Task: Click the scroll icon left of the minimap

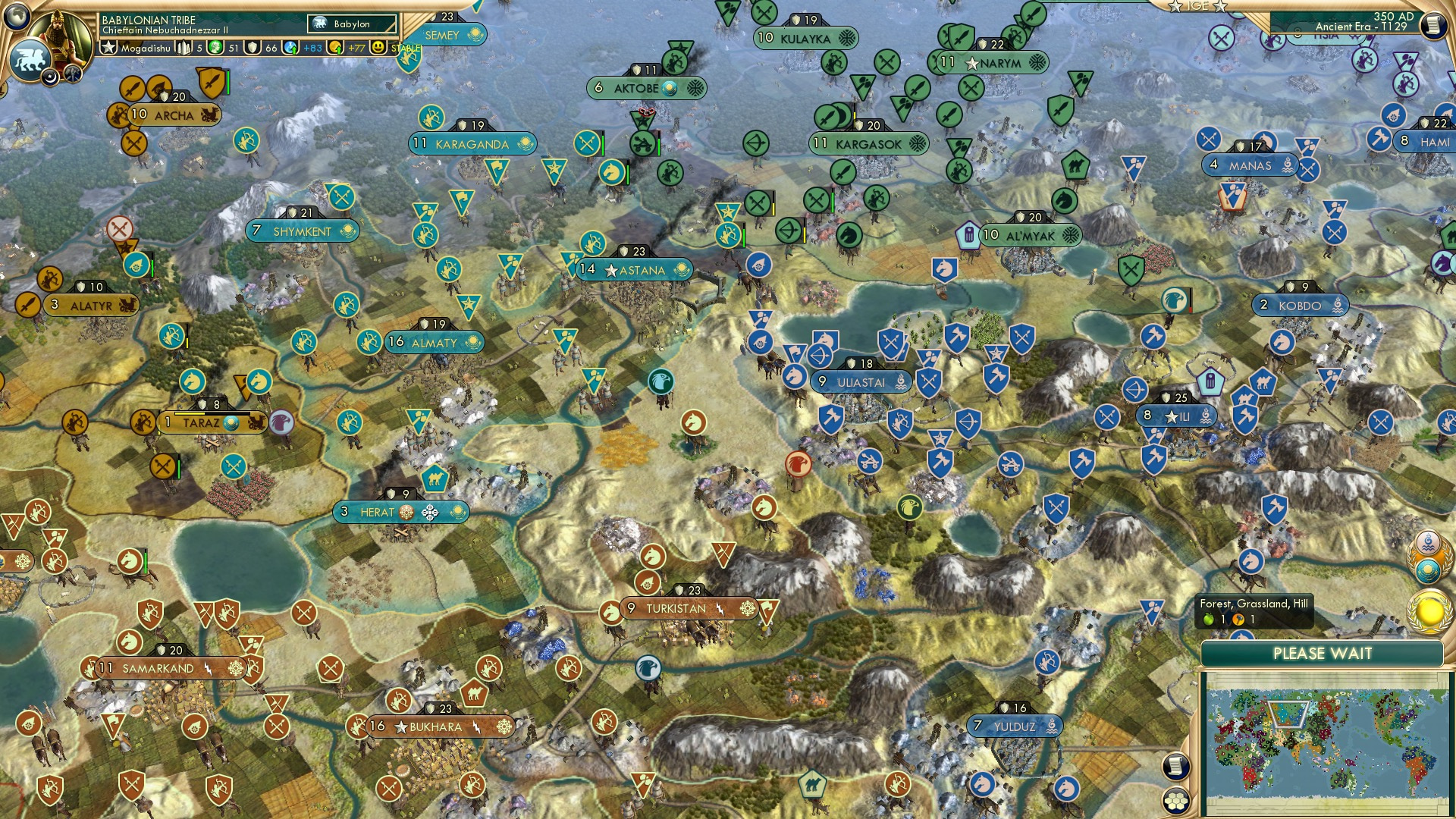Action: pyautogui.click(x=1175, y=766)
